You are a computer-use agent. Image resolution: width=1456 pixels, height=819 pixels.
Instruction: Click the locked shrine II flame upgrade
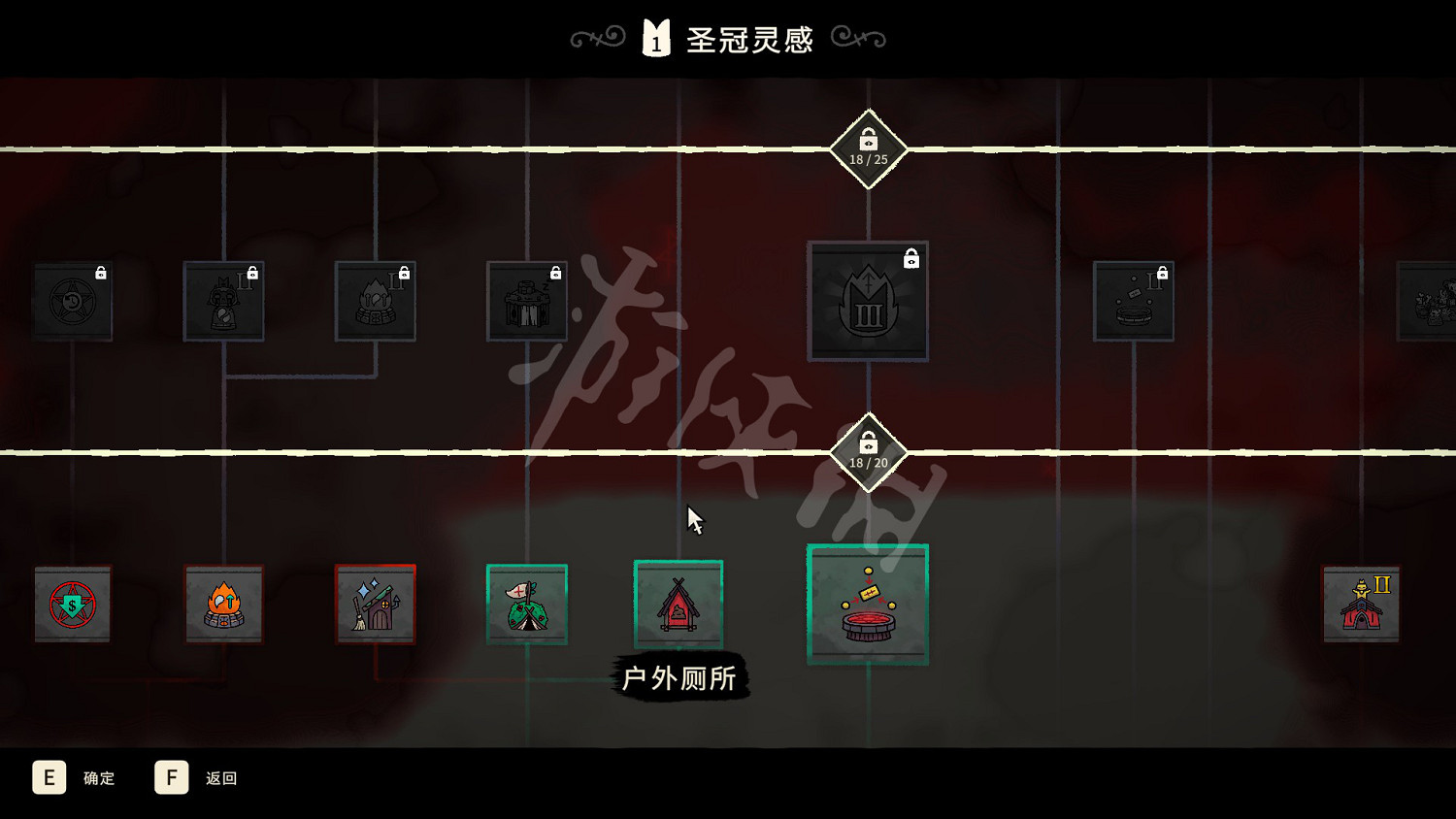[376, 301]
